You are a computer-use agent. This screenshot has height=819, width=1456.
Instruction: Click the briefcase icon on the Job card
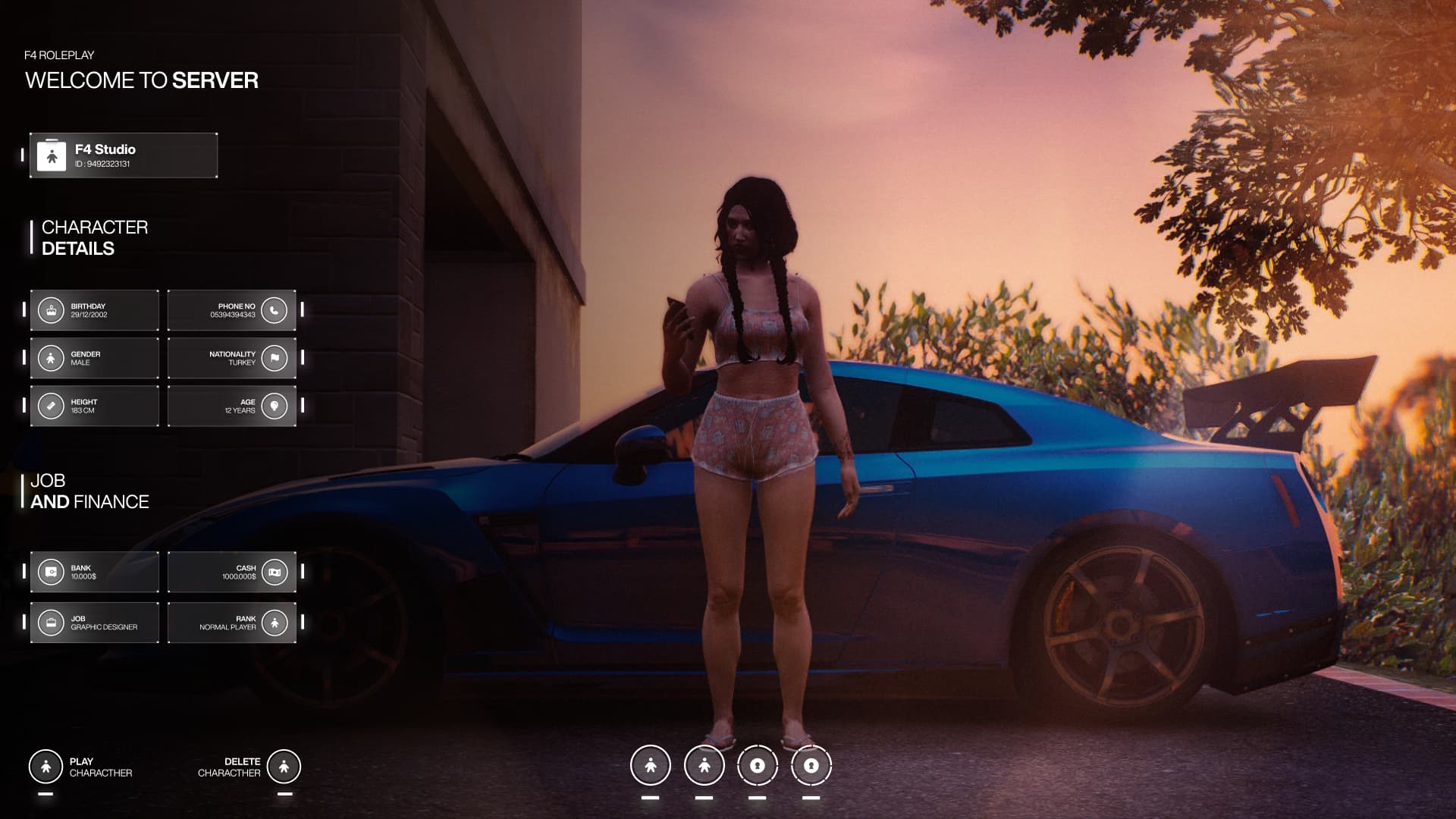click(x=50, y=623)
